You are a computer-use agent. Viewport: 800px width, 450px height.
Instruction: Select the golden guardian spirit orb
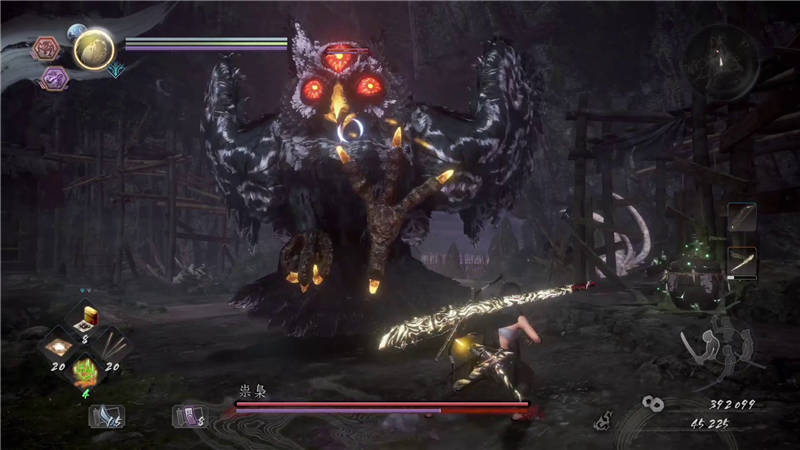coord(93,48)
